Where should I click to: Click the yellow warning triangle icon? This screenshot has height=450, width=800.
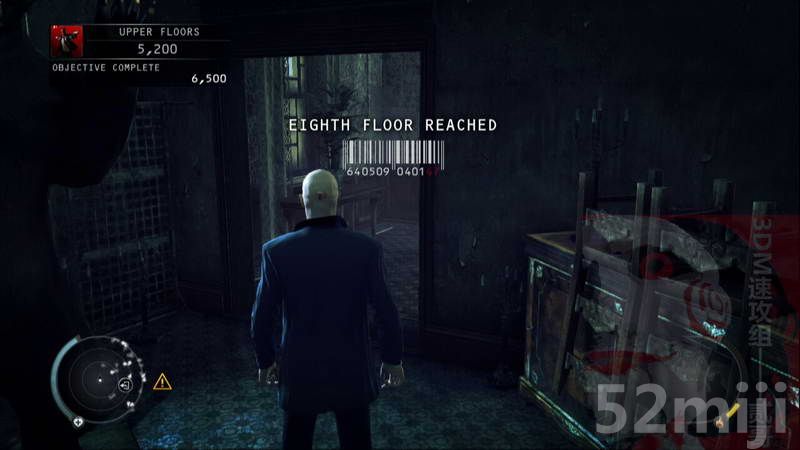[162, 381]
